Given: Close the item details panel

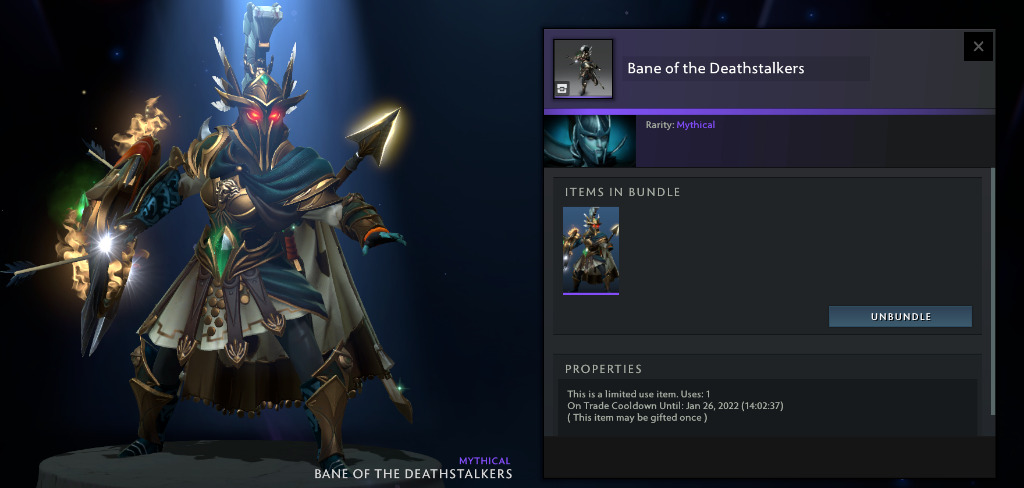Looking at the screenshot, I should pos(978,46).
